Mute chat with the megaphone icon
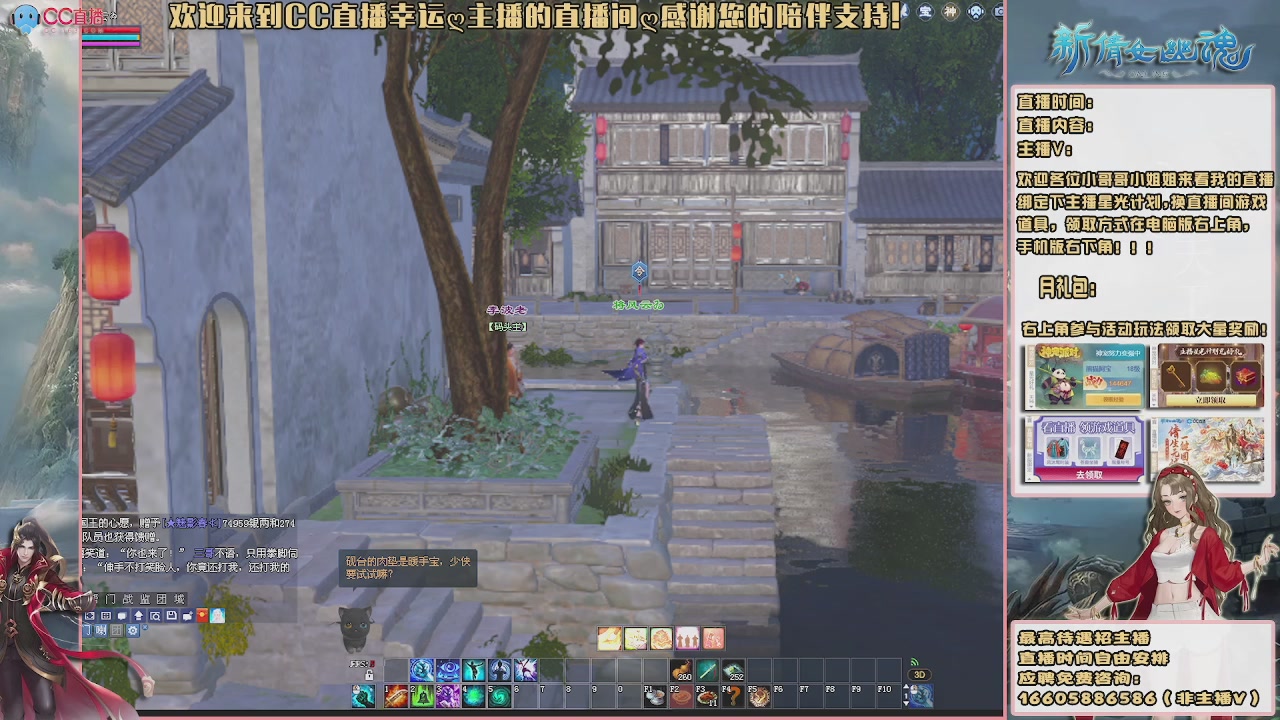The image size is (1280, 720). point(100,631)
